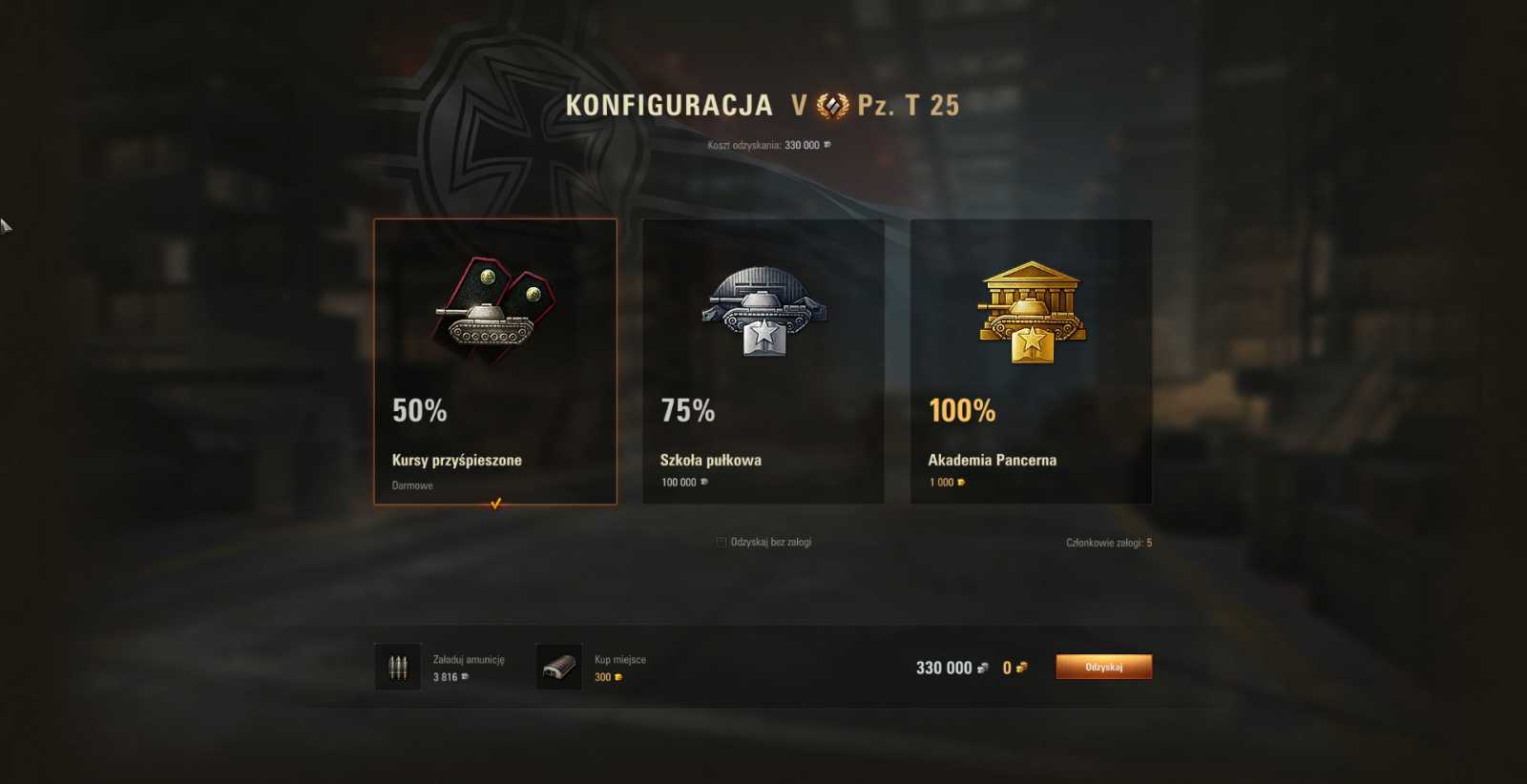Enable the Odzyskaj bez załogi checkbox
1527x784 pixels.
click(722, 541)
